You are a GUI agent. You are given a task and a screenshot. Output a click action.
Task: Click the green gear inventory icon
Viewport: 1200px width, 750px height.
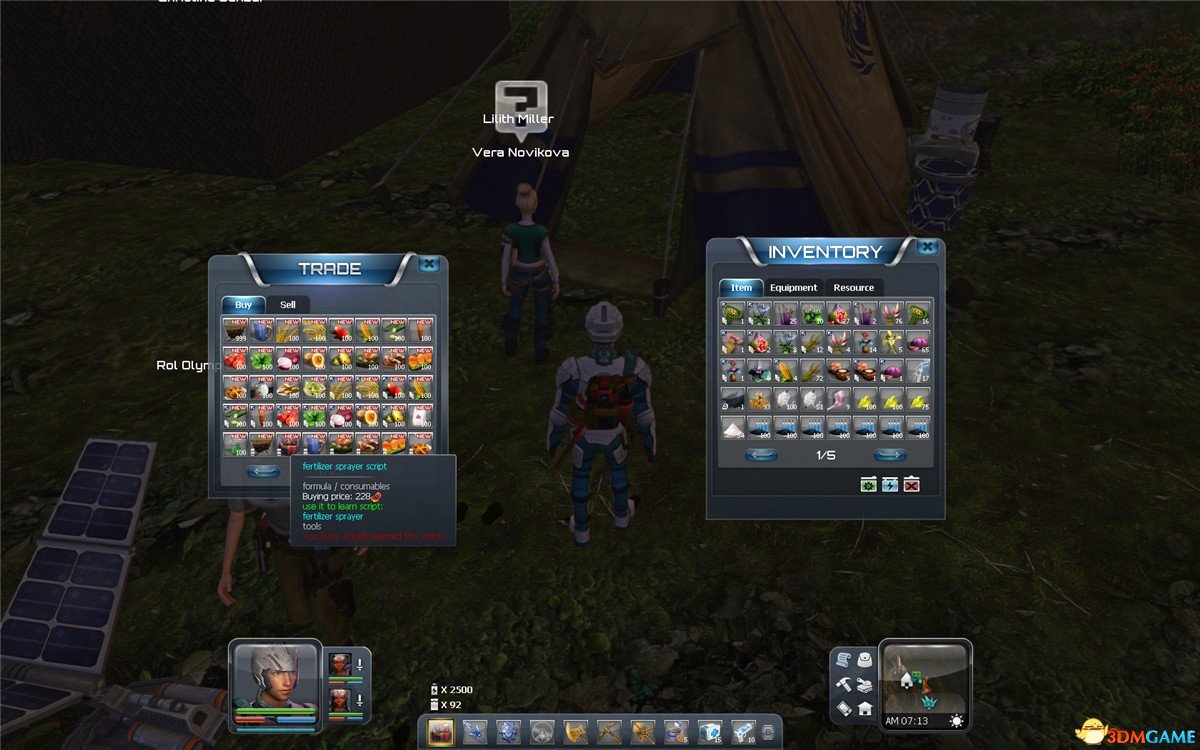click(x=869, y=485)
